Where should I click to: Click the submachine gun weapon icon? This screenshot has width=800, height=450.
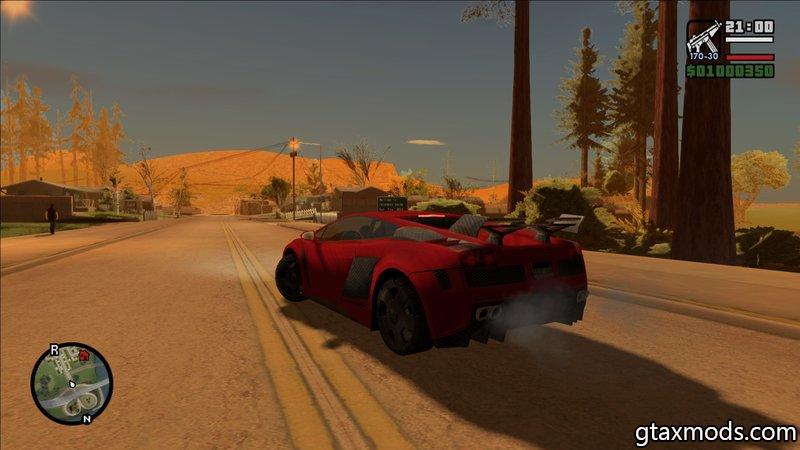click(x=703, y=39)
